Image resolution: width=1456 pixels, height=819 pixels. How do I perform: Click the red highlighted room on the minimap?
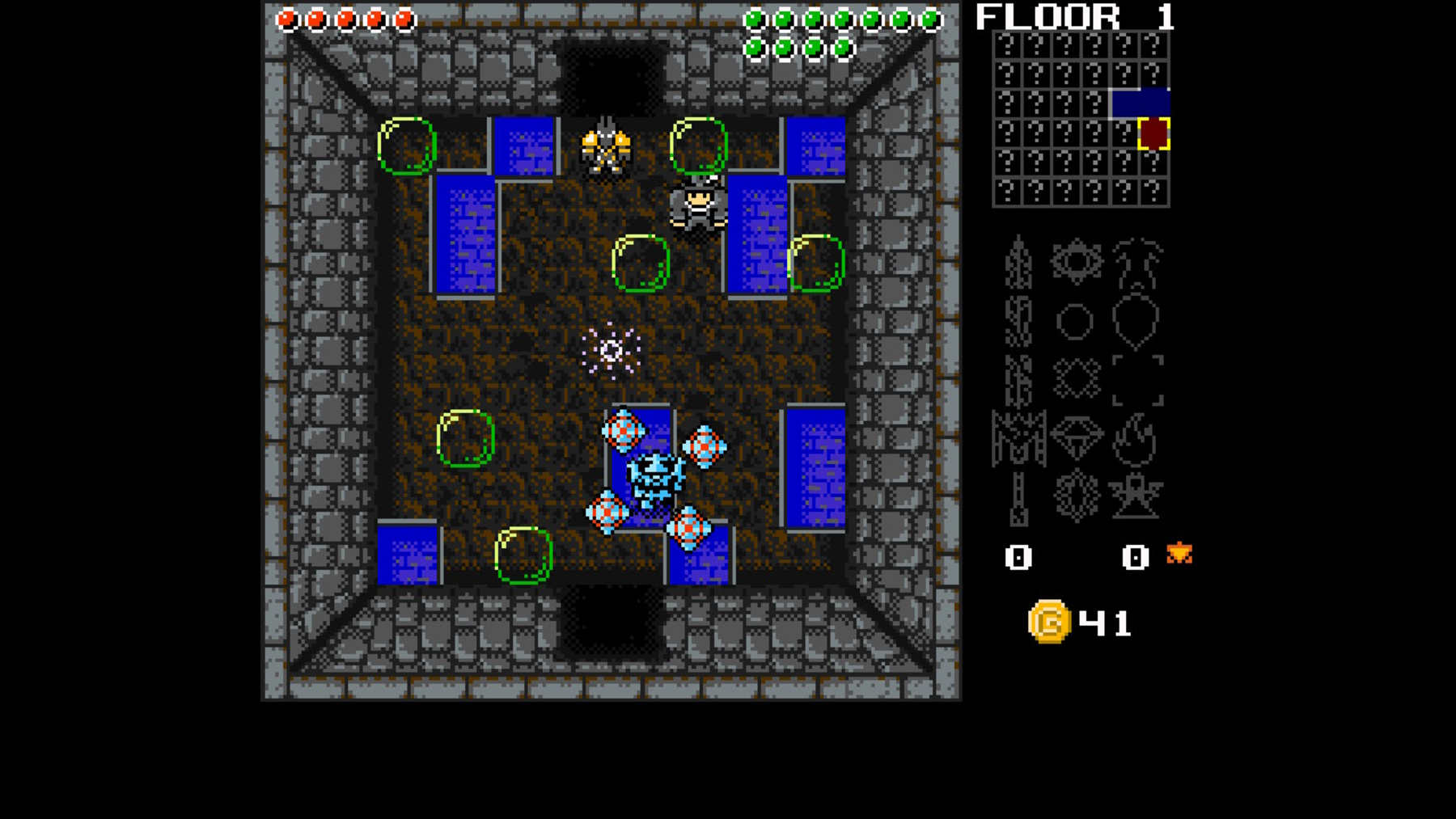1153,133
